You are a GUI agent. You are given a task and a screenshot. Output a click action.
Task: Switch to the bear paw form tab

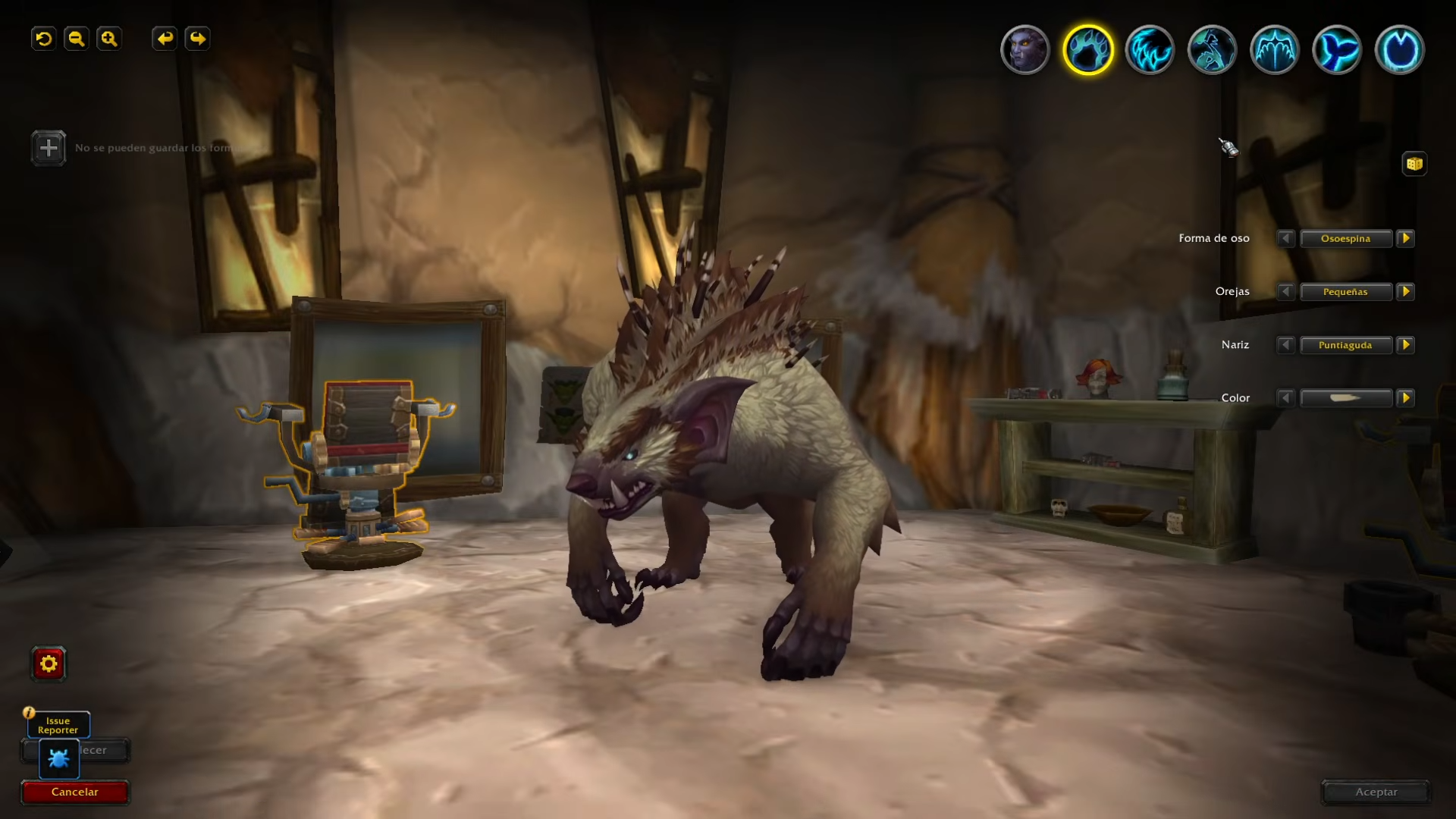click(x=1087, y=50)
